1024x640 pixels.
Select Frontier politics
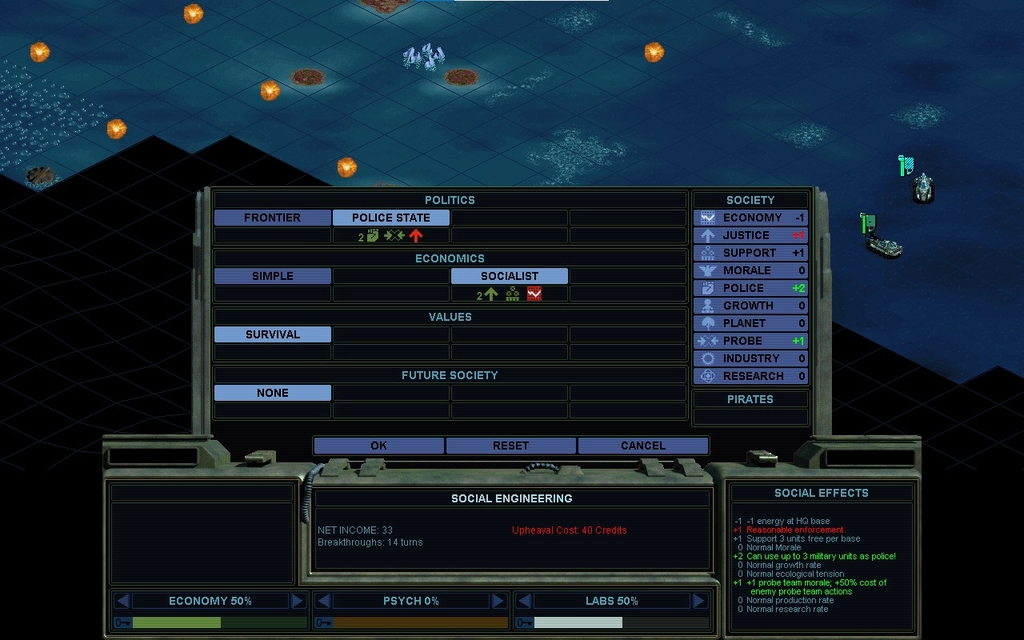click(x=272, y=217)
